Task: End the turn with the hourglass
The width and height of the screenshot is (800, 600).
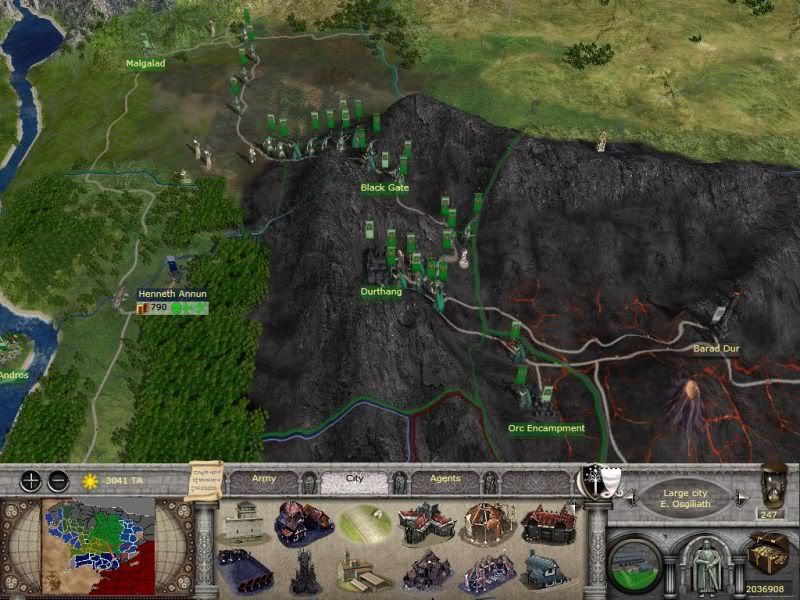Action: [773, 485]
